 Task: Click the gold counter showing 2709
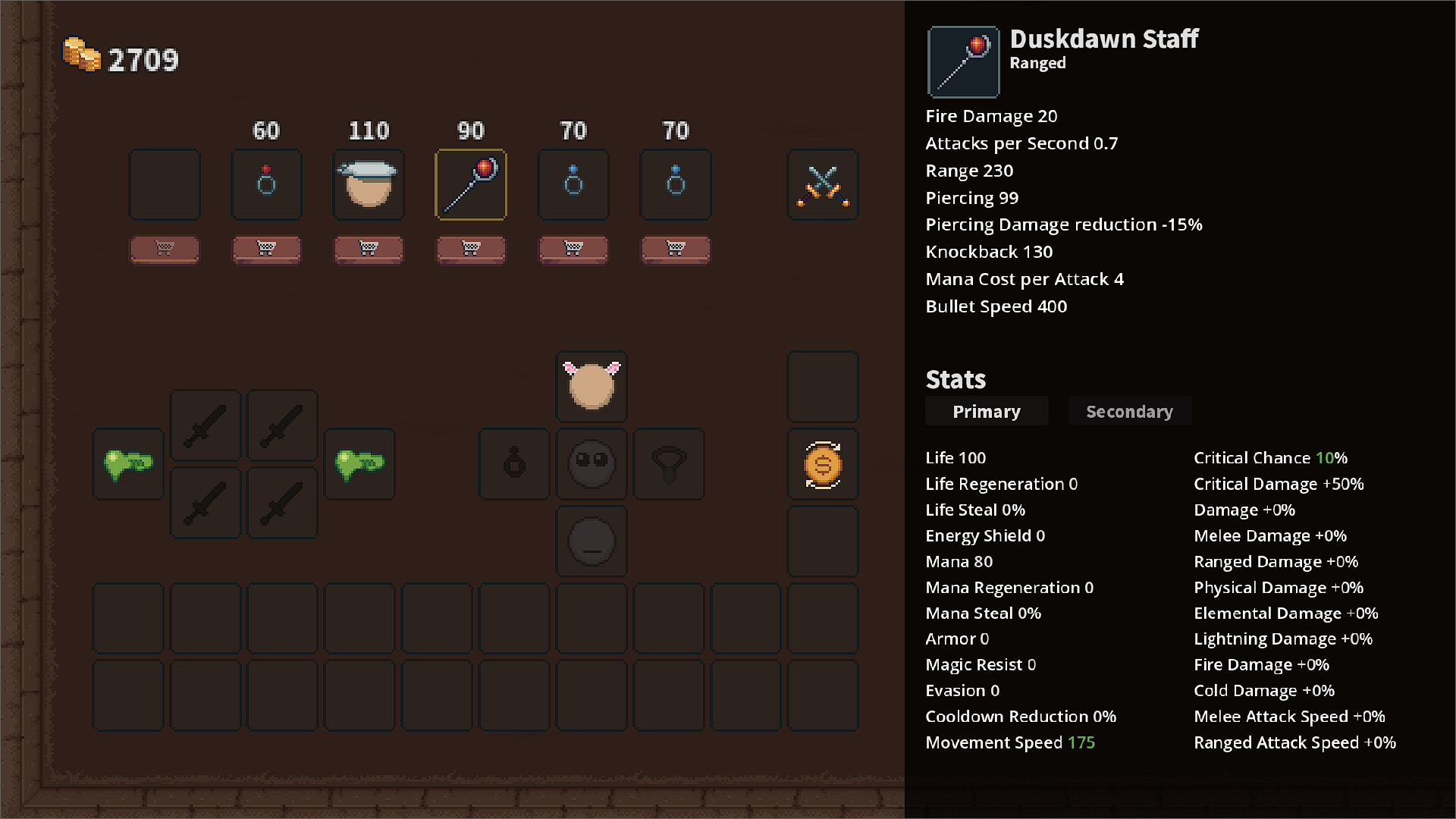(x=121, y=58)
